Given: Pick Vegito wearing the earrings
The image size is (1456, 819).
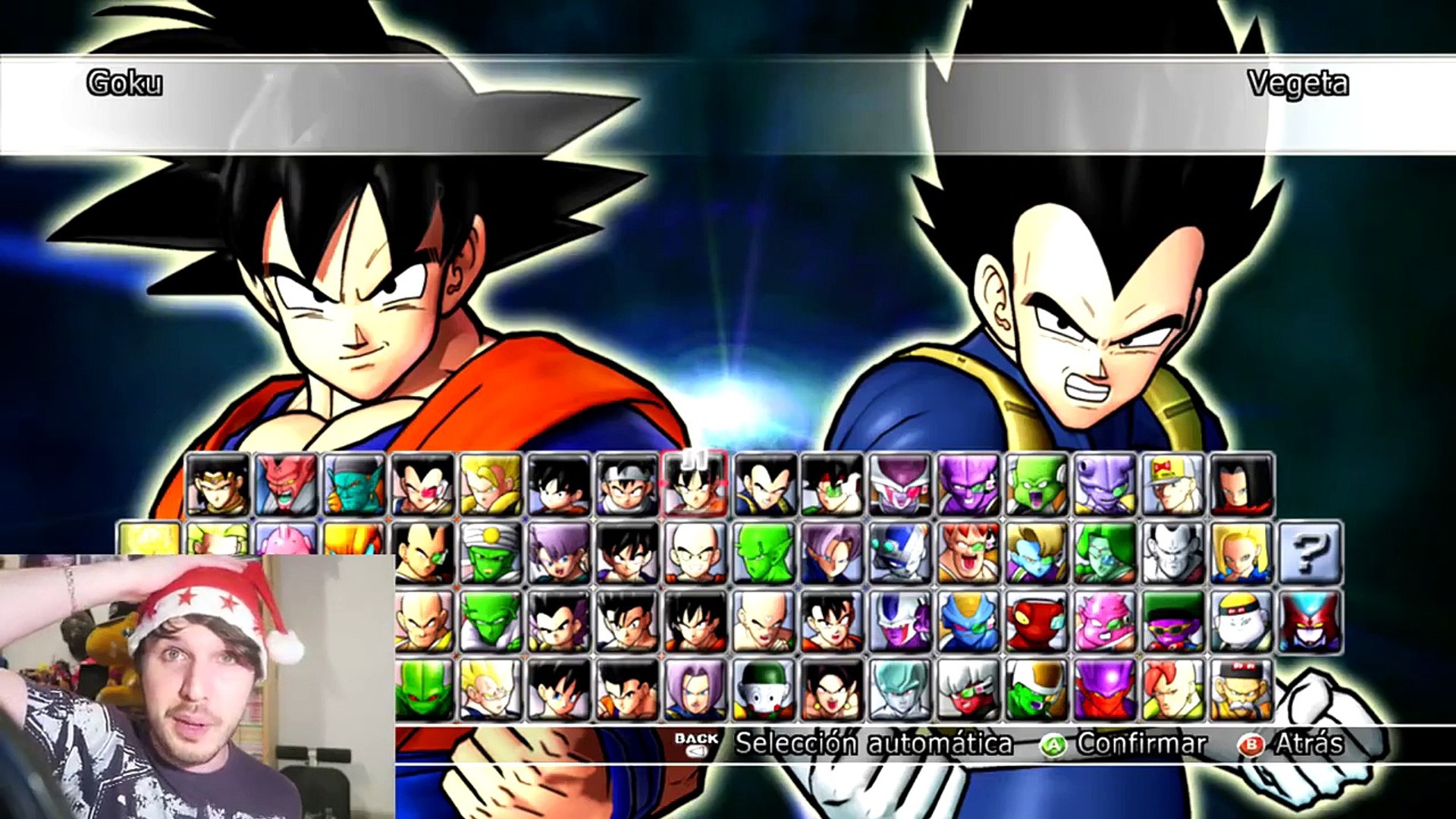Looking at the screenshot, I should click(x=832, y=689).
